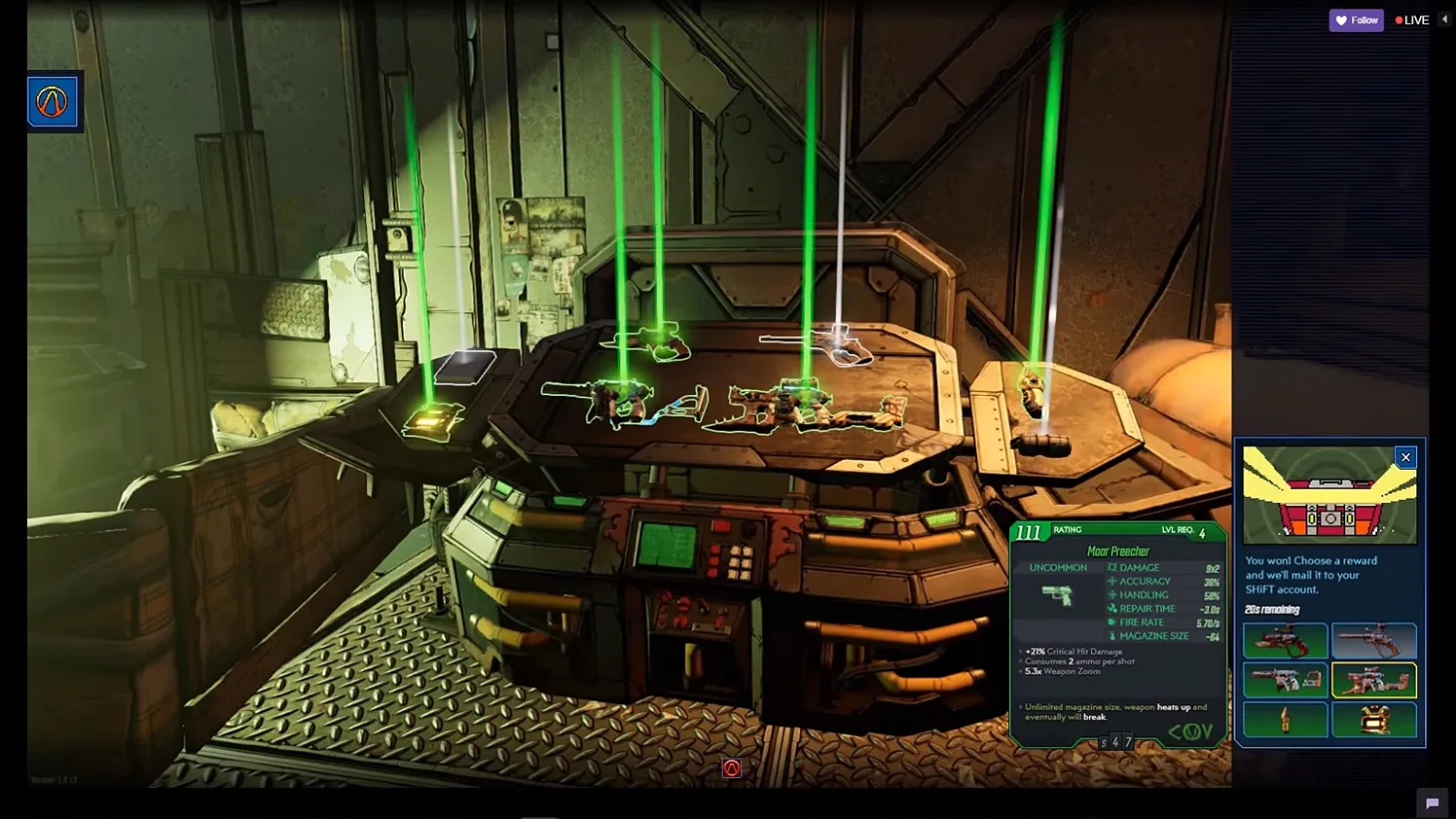Select the handling stat icon for Moar Preecher
1456x819 pixels.
click(1112, 595)
